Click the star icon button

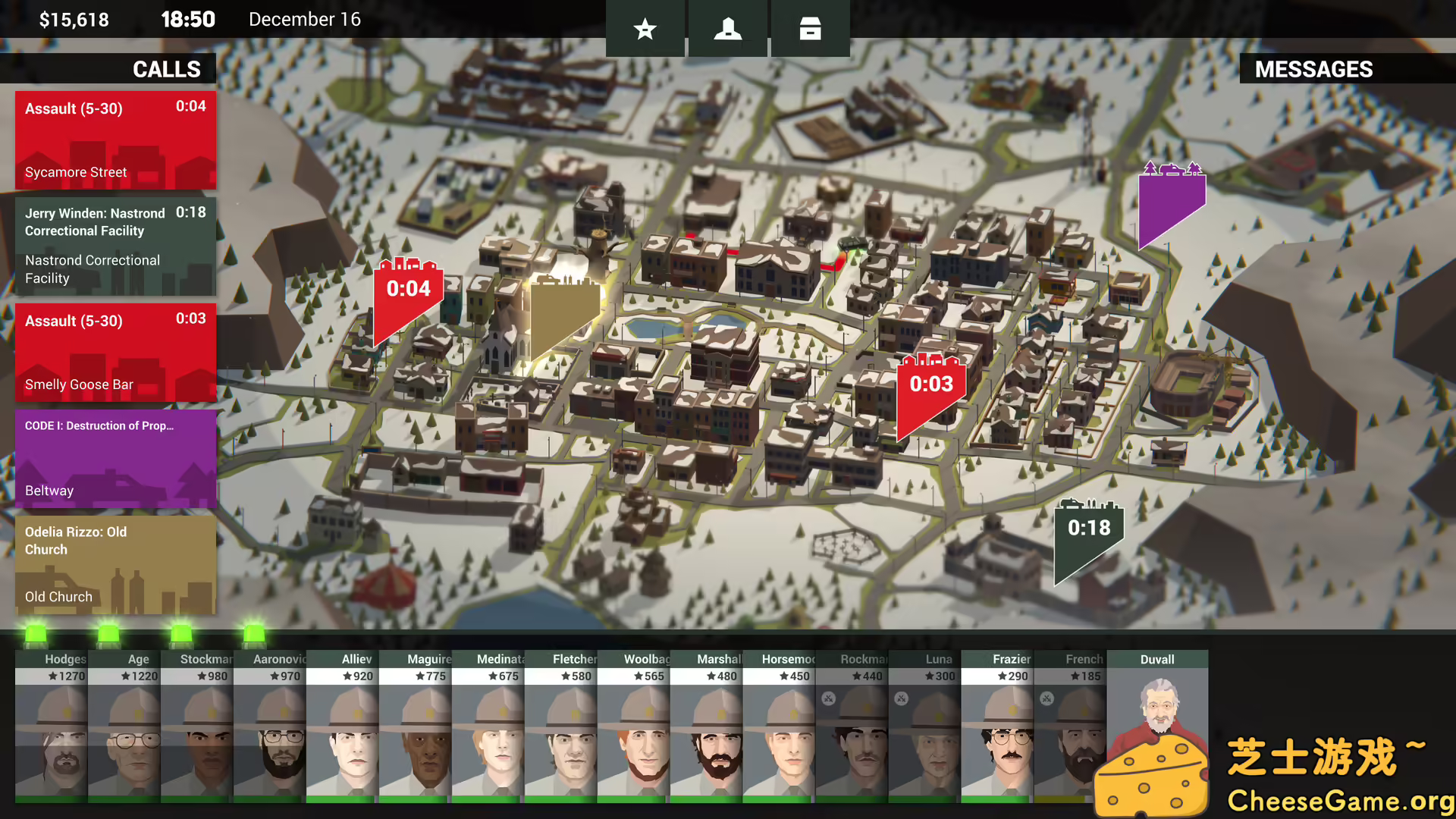645,29
